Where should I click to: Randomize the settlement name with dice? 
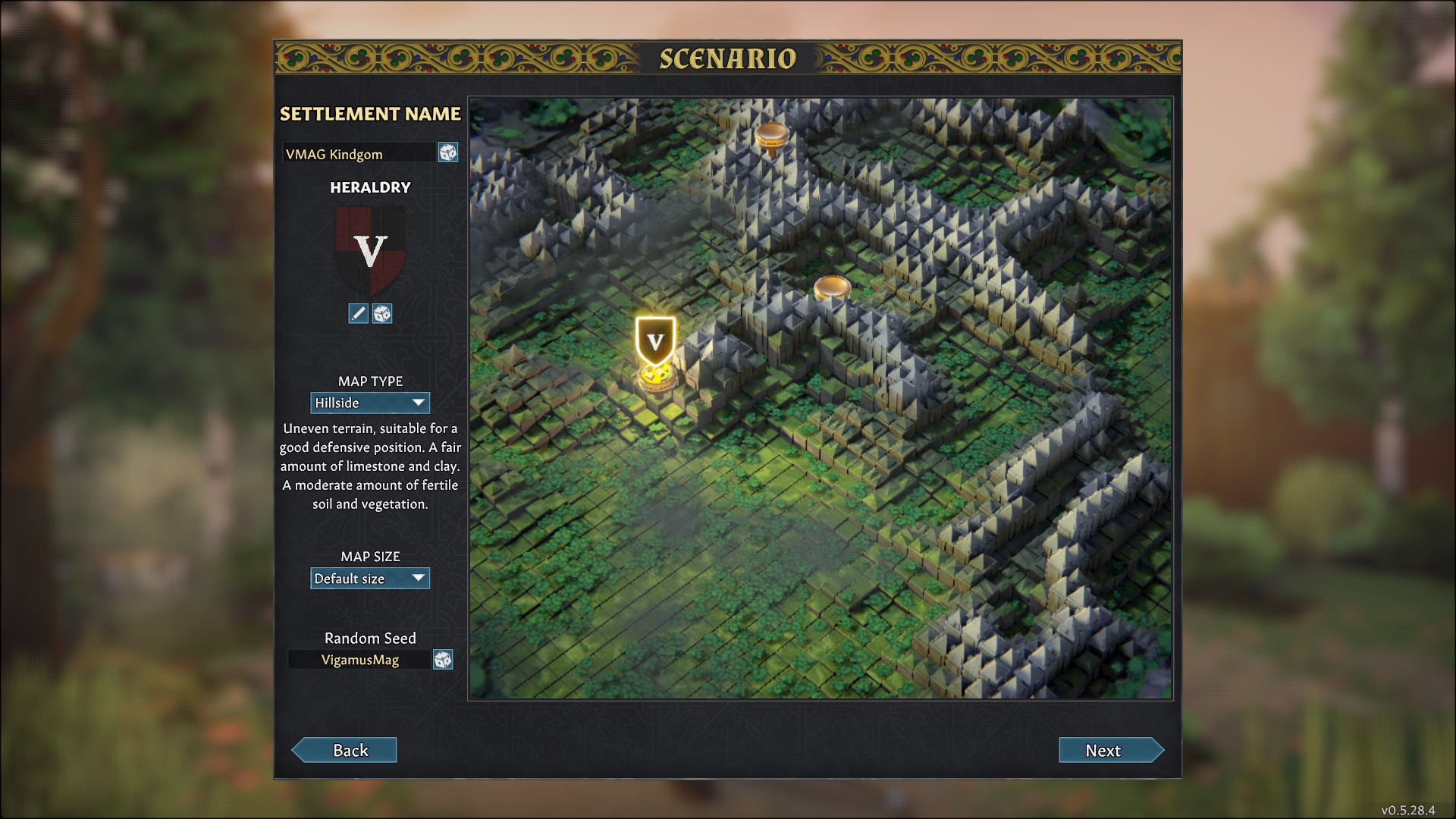tap(447, 152)
